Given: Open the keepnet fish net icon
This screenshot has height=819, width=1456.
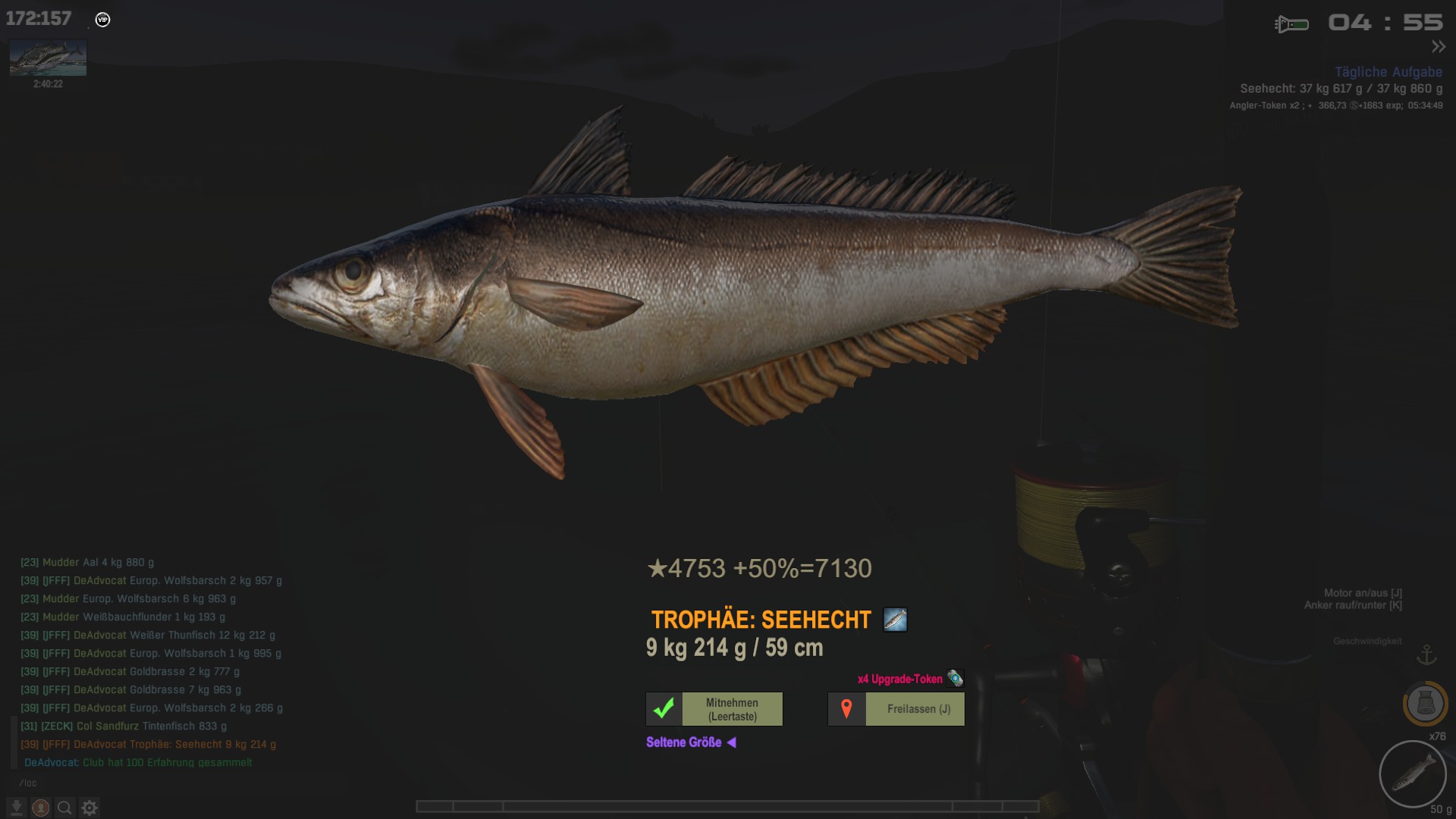Looking at the screenshot, I should [1425, 704].
